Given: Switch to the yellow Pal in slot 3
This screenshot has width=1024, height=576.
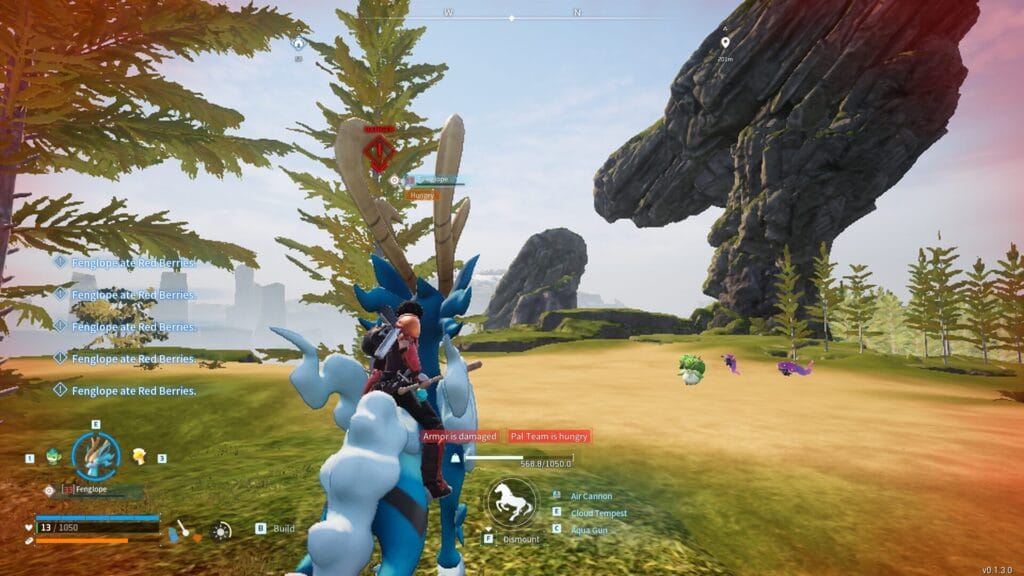Looking at the screenshot, I should [x=139, y=456].
